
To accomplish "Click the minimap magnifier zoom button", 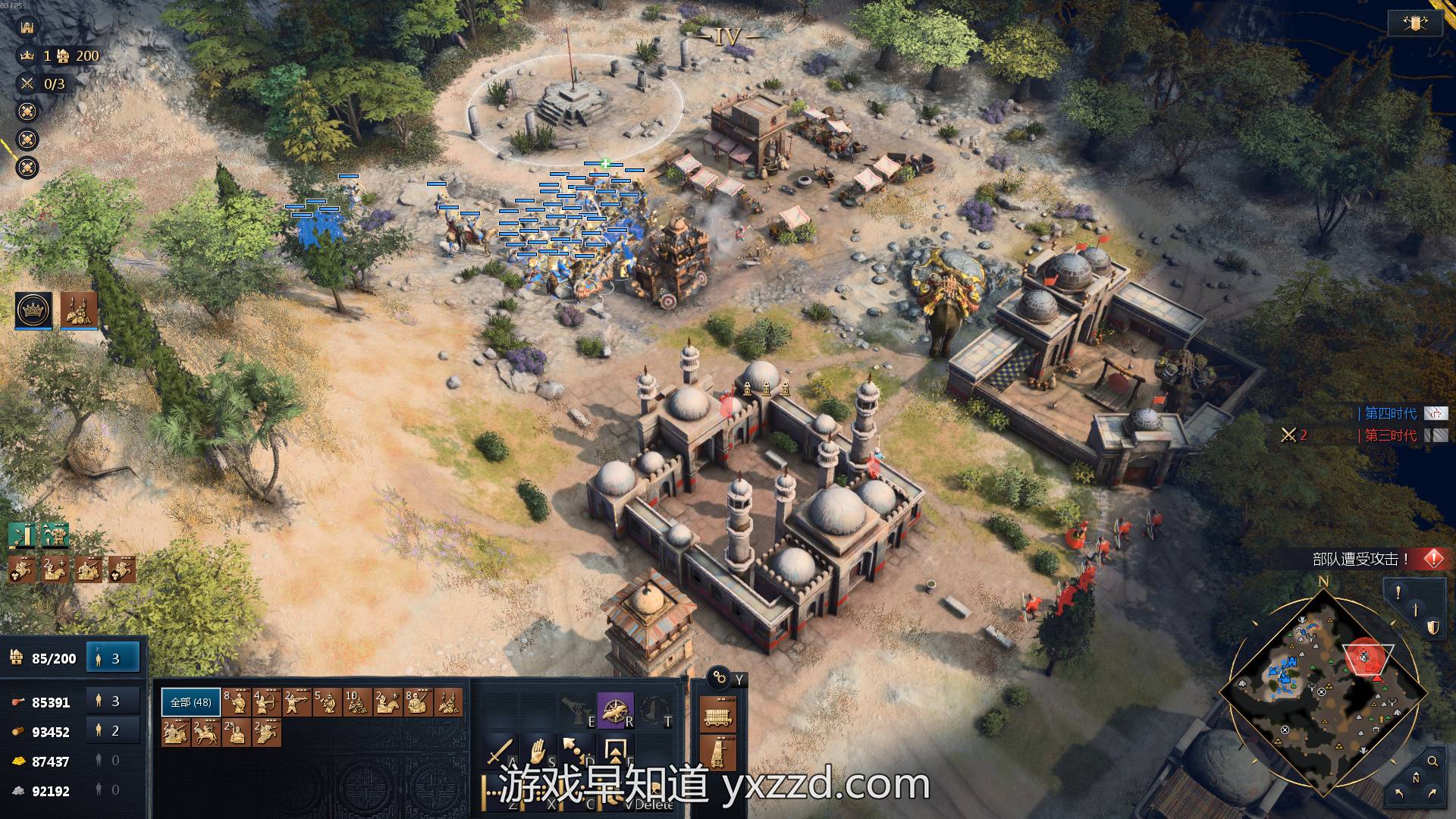I will click(x=1432, y=761).
